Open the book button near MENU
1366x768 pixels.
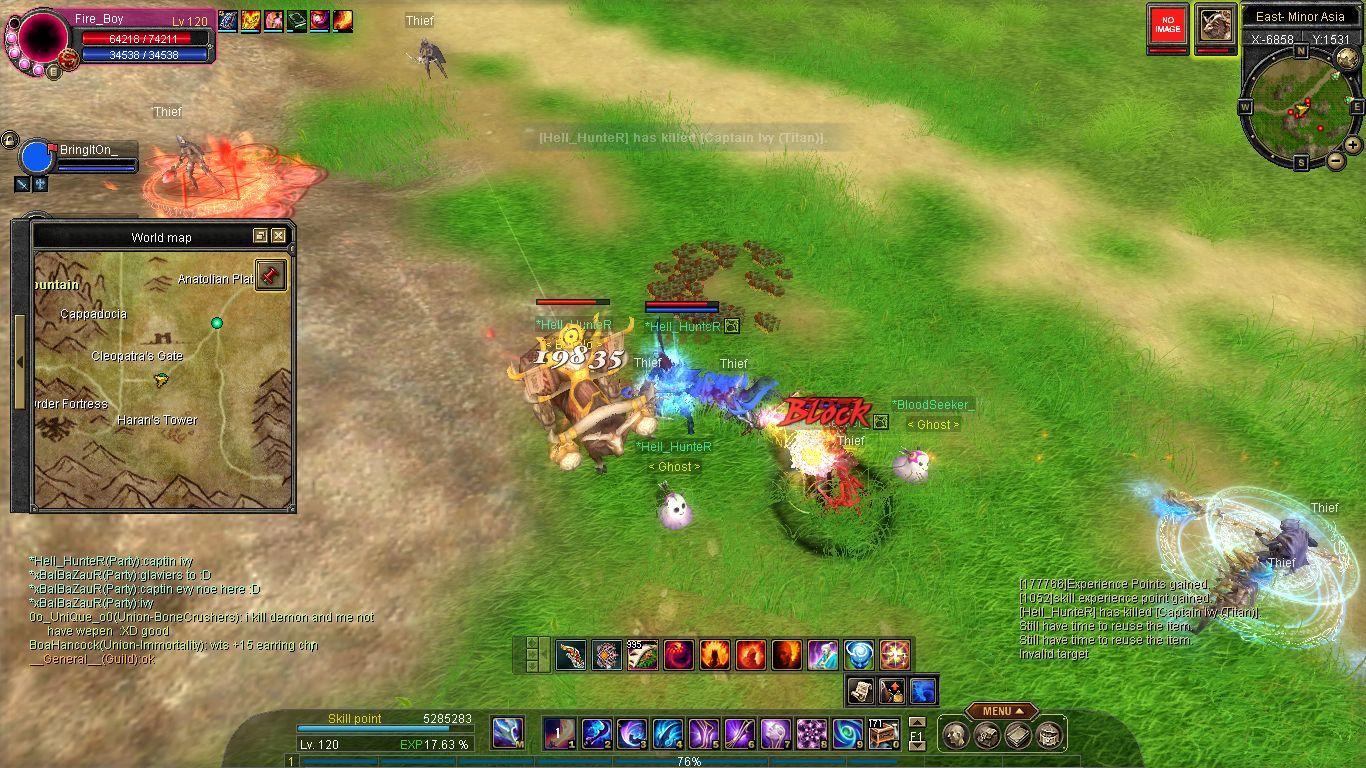point(1018,736)
